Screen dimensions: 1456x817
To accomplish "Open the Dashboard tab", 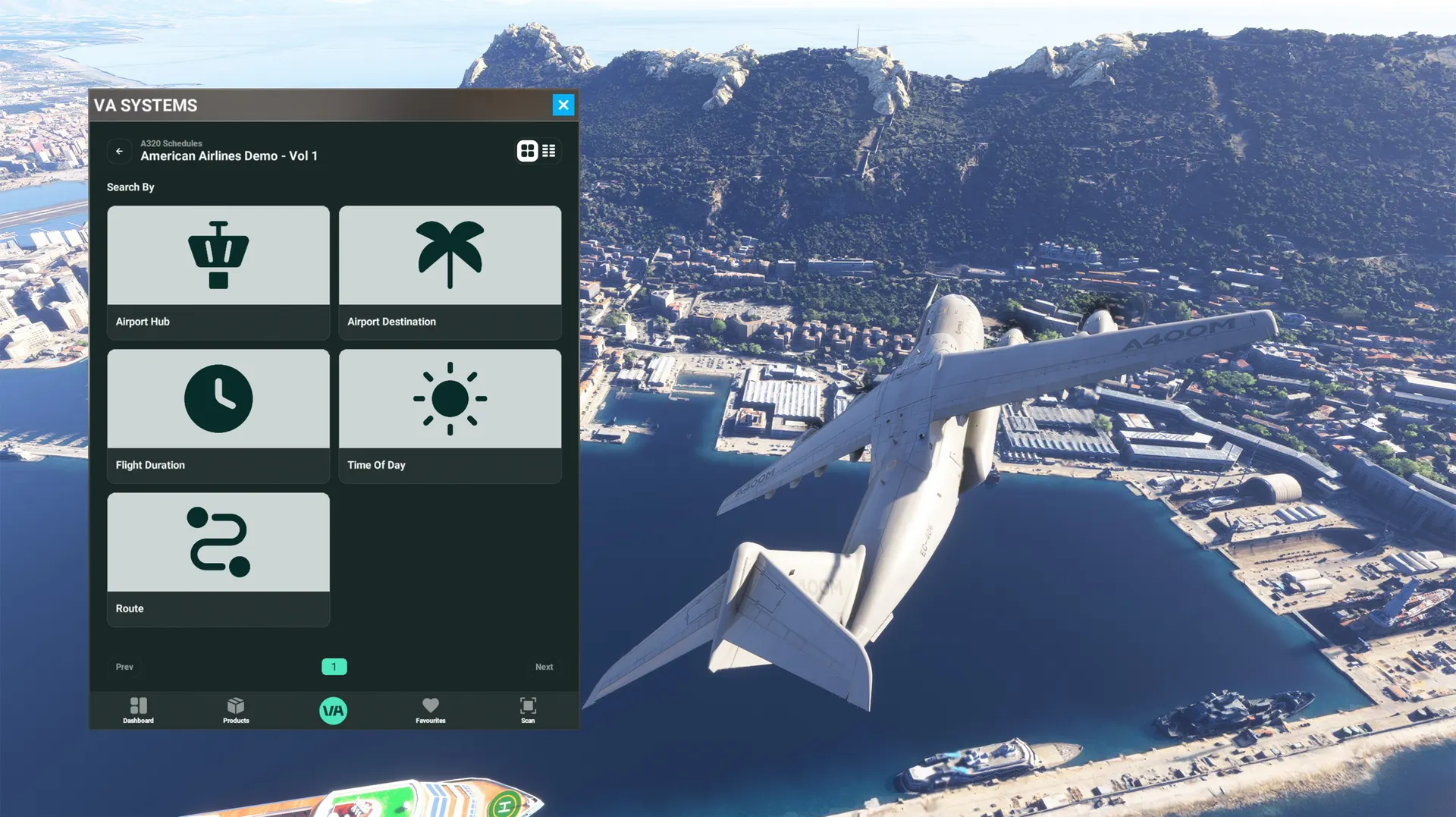I will [138, 710].
